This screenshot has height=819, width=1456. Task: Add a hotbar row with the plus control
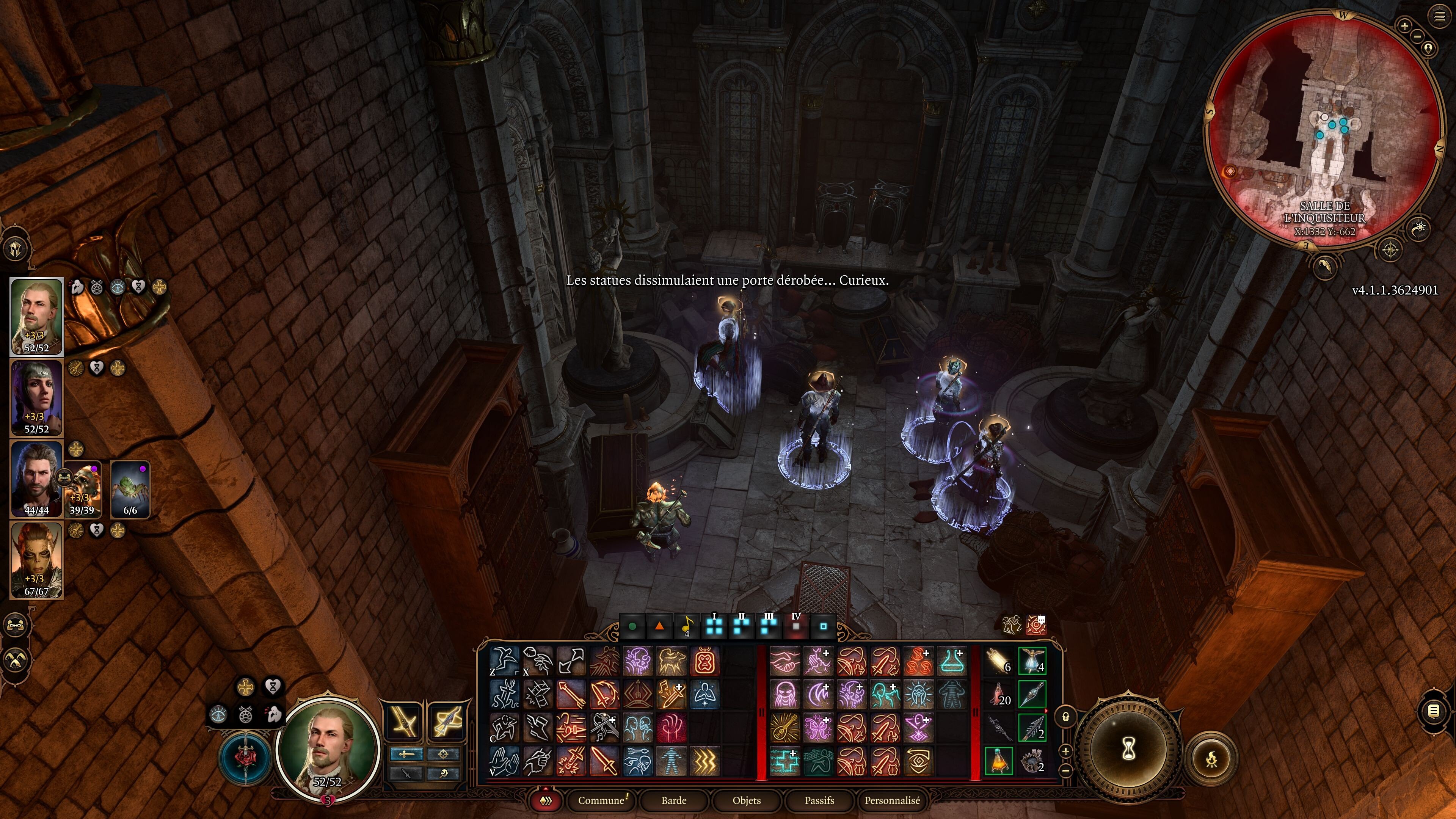pyautogui.click(x=1066, y=751)
